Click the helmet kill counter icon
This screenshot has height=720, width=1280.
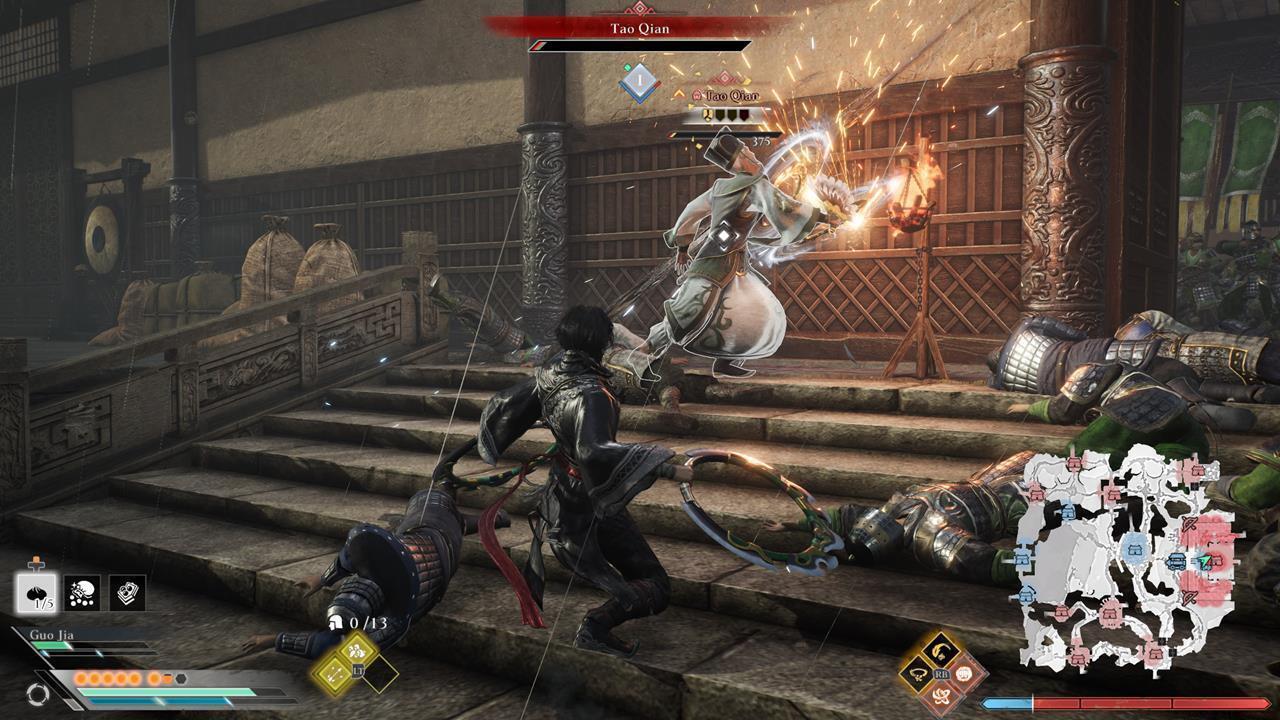(x=336, y=623)
